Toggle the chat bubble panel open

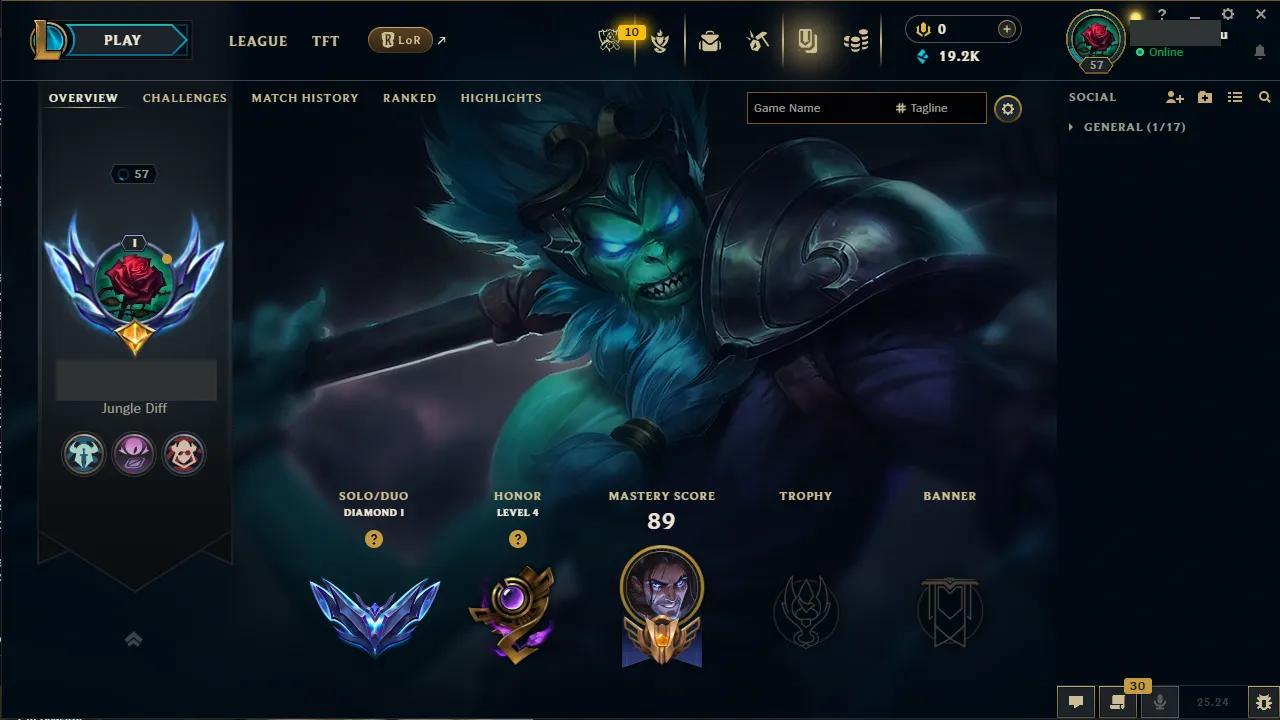coord(1076,703)
